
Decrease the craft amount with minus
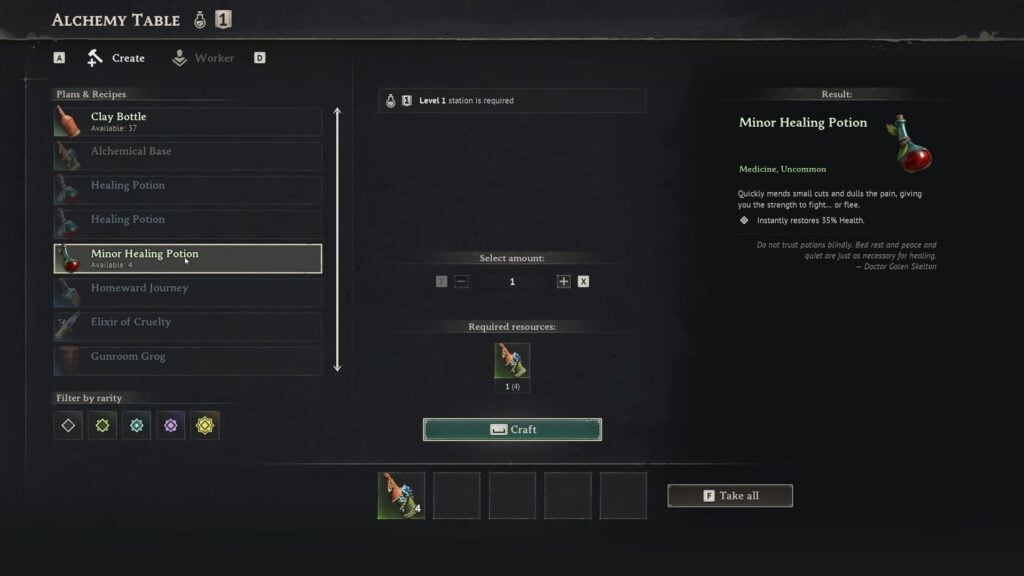461,282
